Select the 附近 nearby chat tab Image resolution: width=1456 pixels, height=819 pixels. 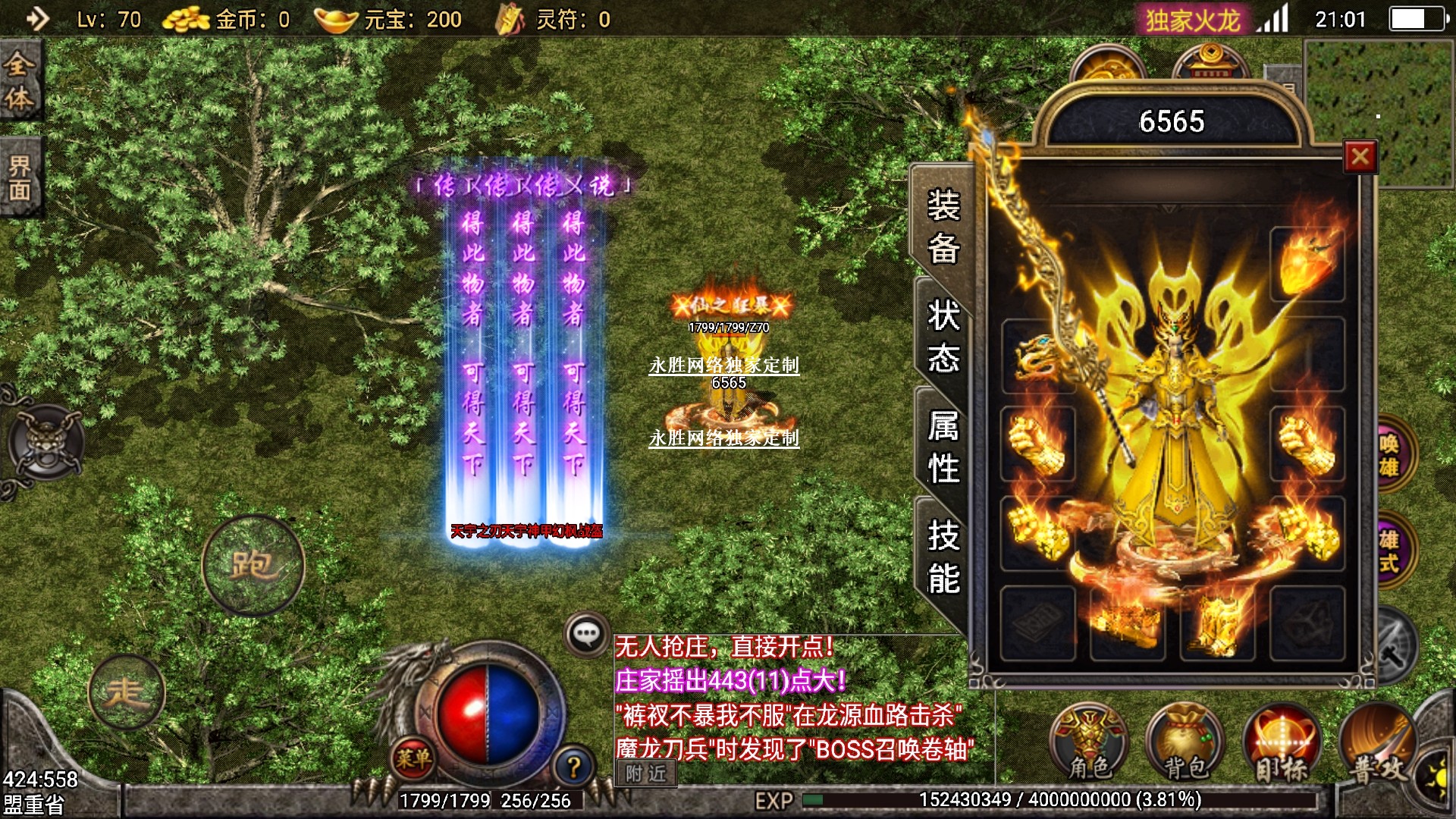click(x=646, y=773)
